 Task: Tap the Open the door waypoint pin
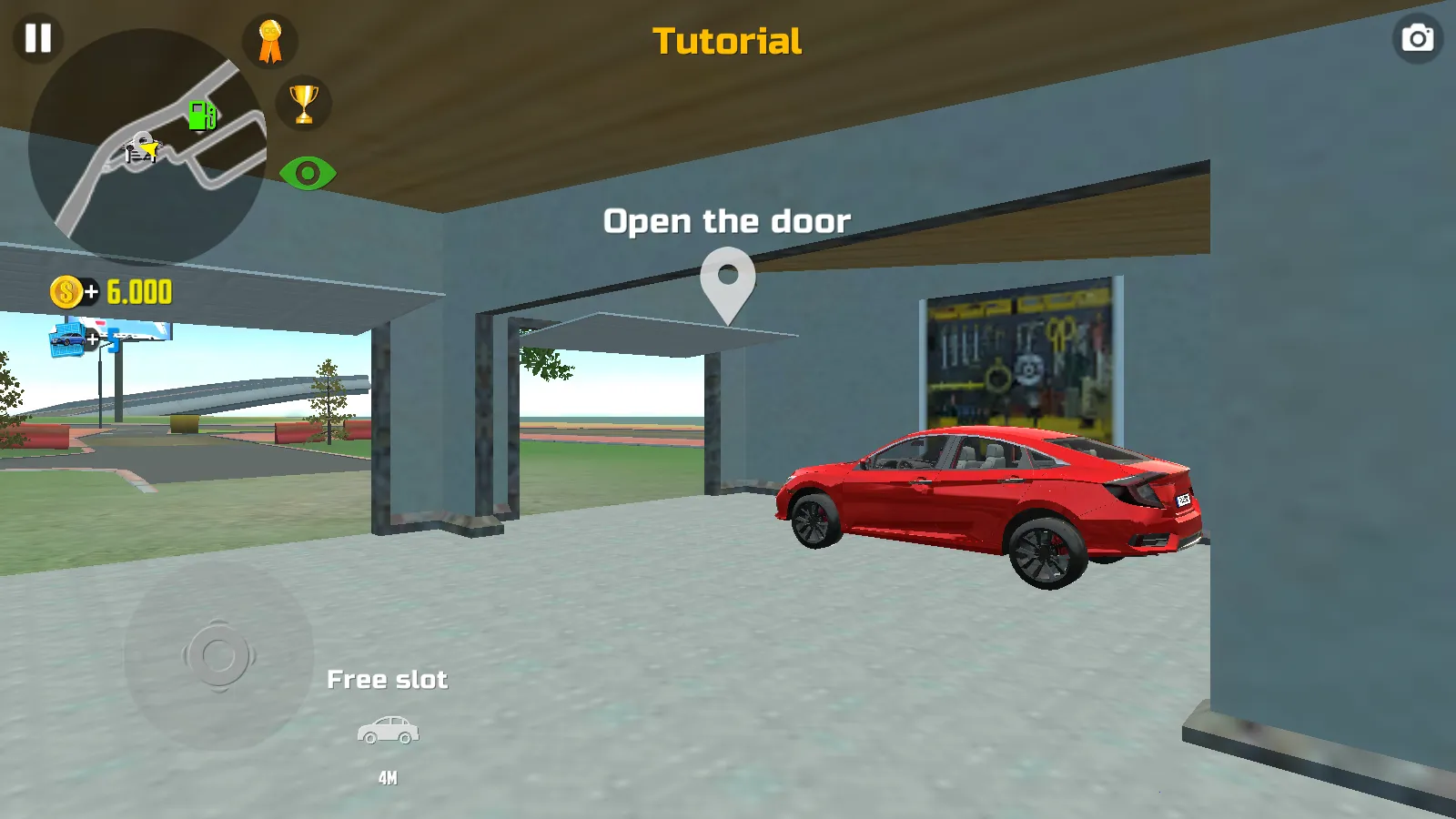tap(728, 284)
